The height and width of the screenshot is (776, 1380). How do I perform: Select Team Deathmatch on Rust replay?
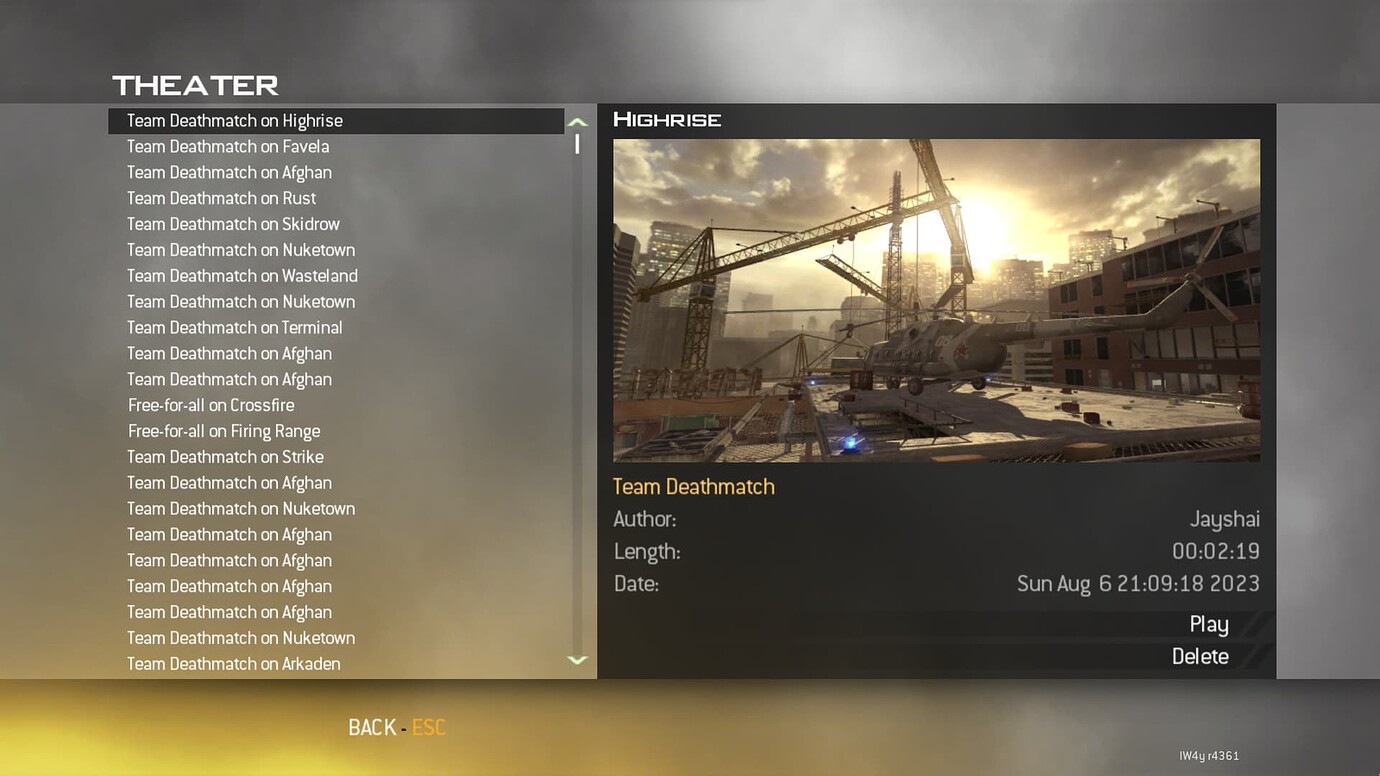click(221, 198)
